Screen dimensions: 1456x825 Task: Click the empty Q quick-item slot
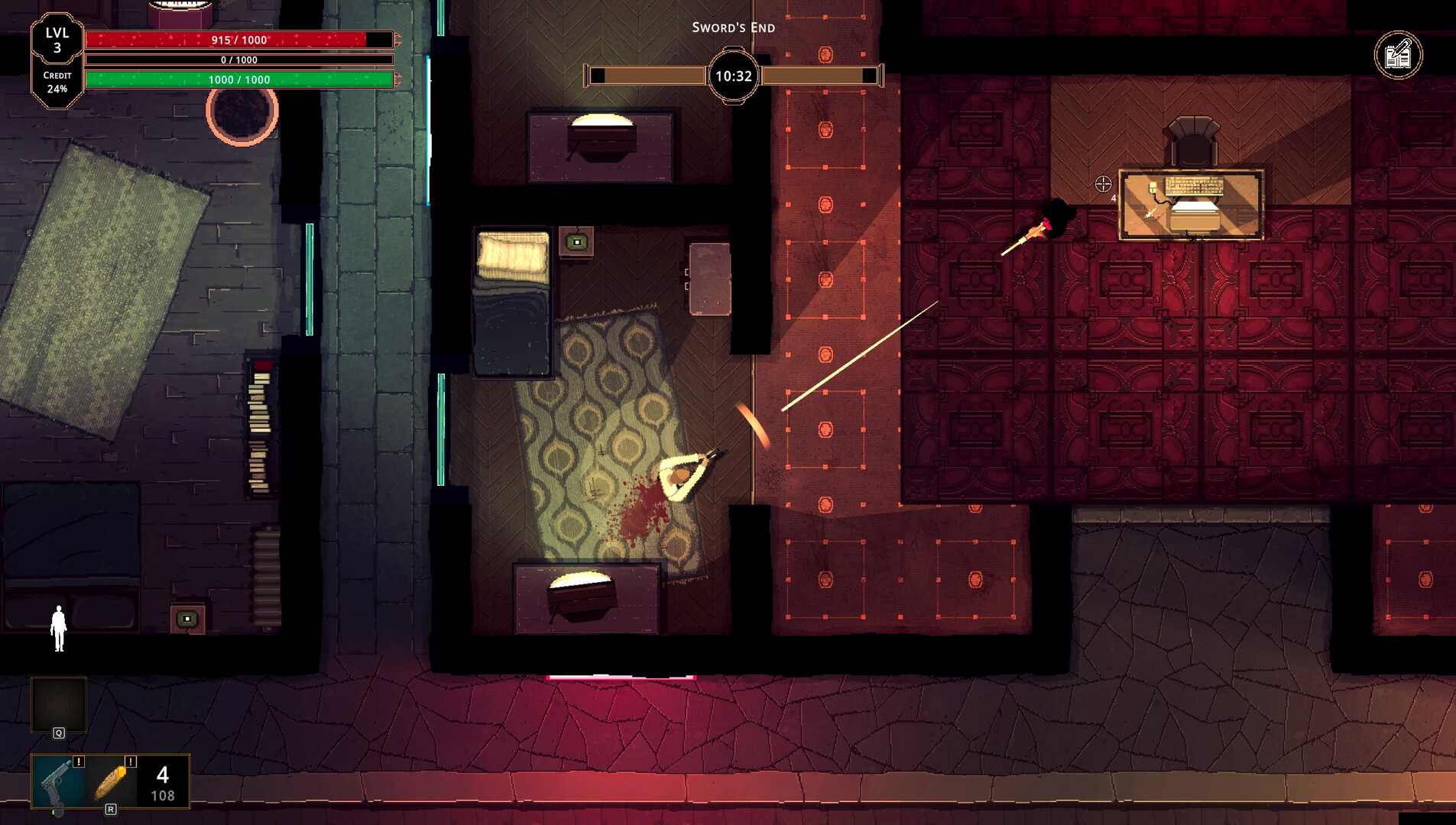57,704
